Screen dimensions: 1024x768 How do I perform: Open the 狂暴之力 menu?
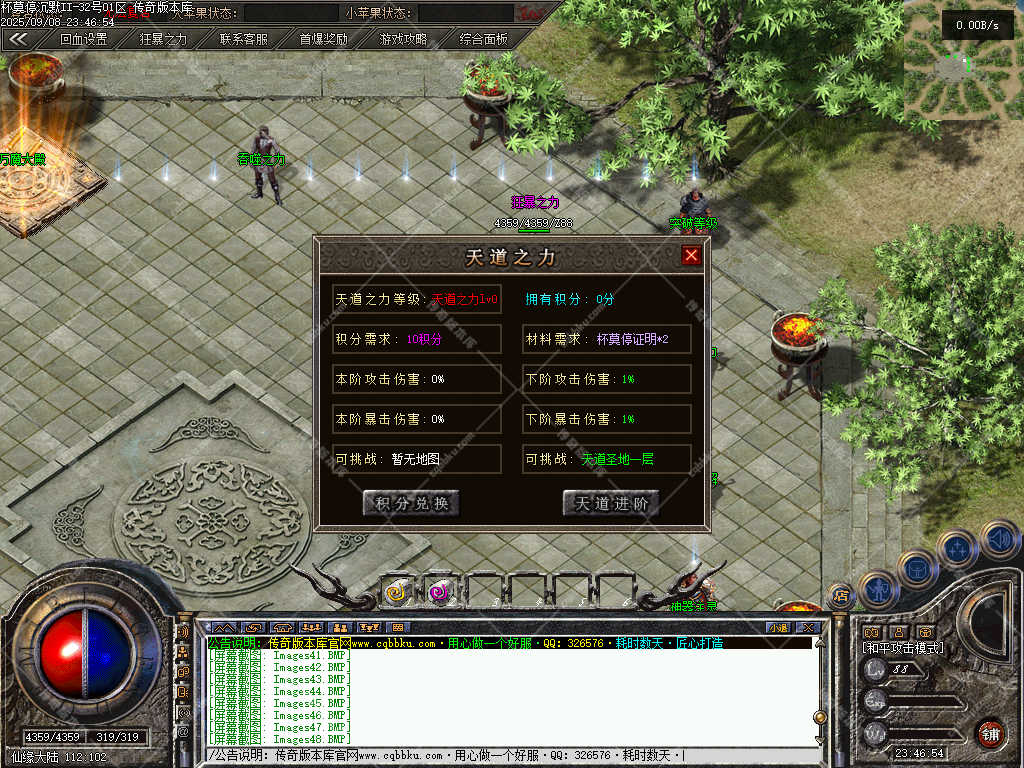[163, 40]
